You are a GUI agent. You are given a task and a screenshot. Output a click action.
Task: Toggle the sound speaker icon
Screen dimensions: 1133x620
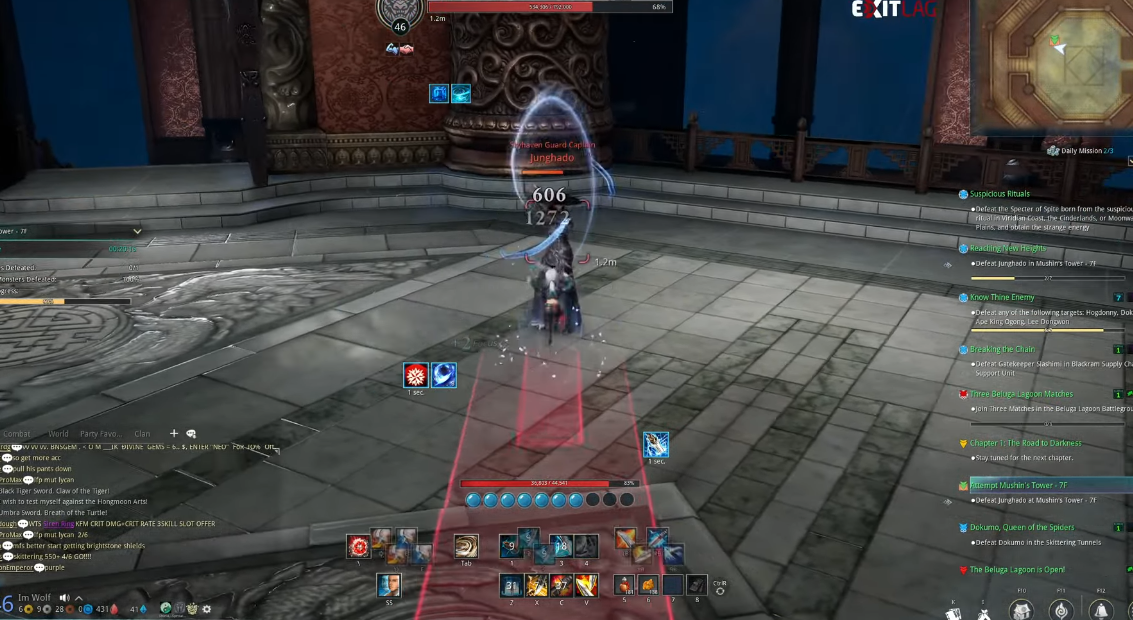(65, 598)
